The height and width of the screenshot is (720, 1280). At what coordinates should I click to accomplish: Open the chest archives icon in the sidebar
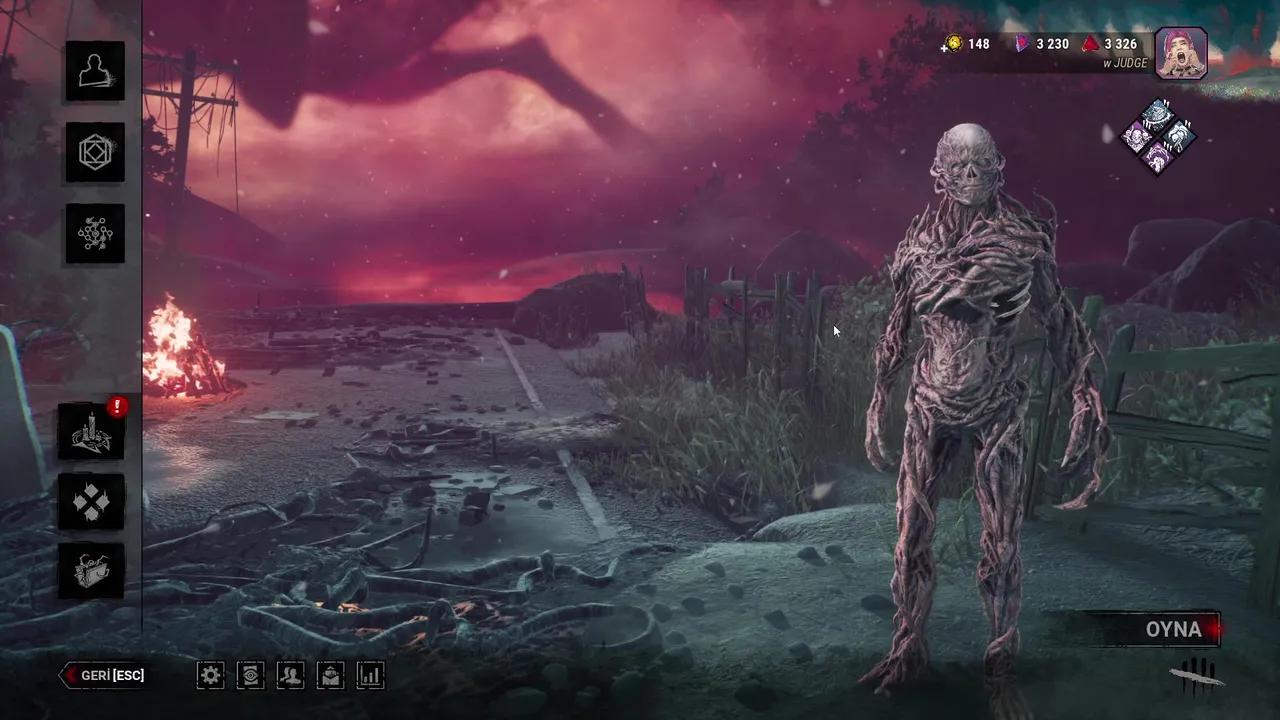(x=92, y=570)
